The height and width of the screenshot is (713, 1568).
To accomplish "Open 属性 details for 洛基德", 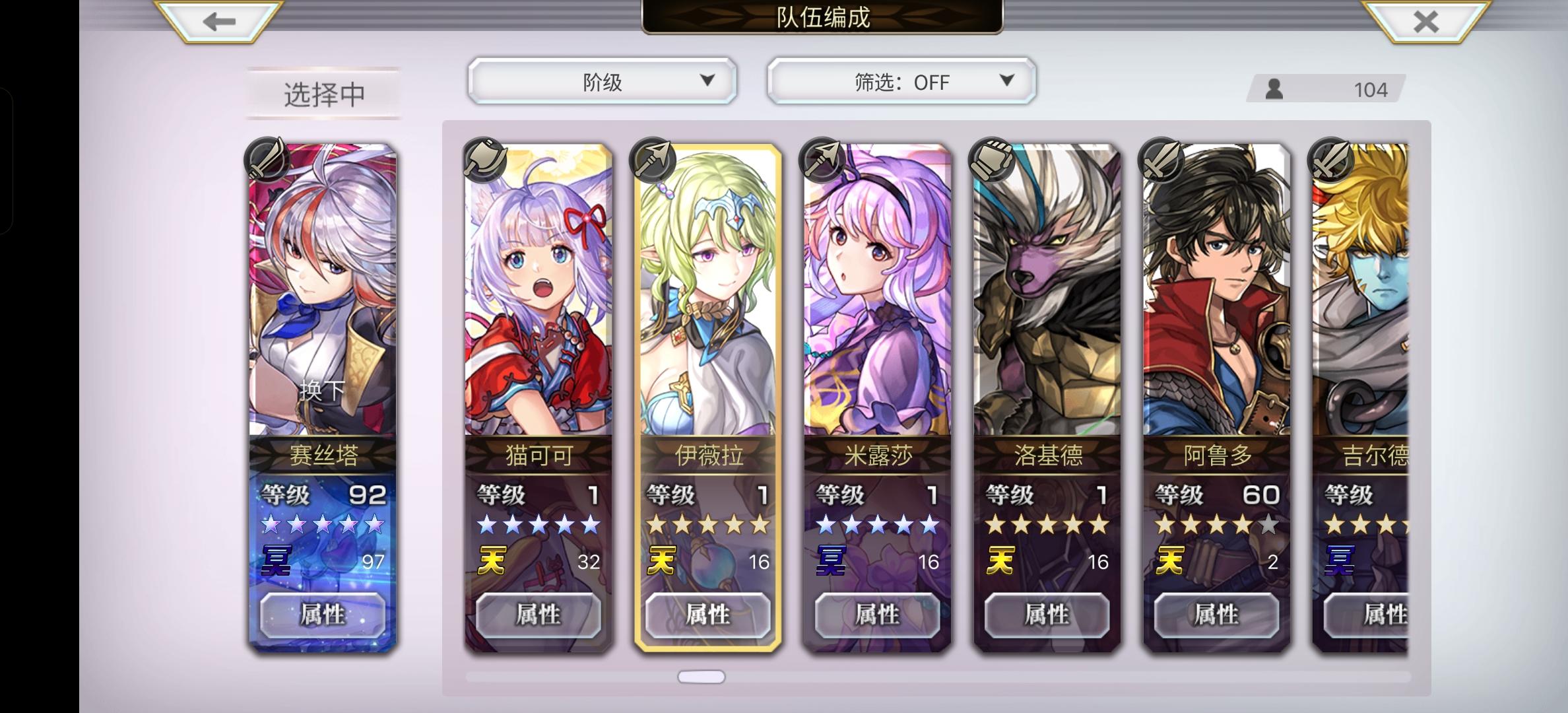I will [x=1047, y=615].
